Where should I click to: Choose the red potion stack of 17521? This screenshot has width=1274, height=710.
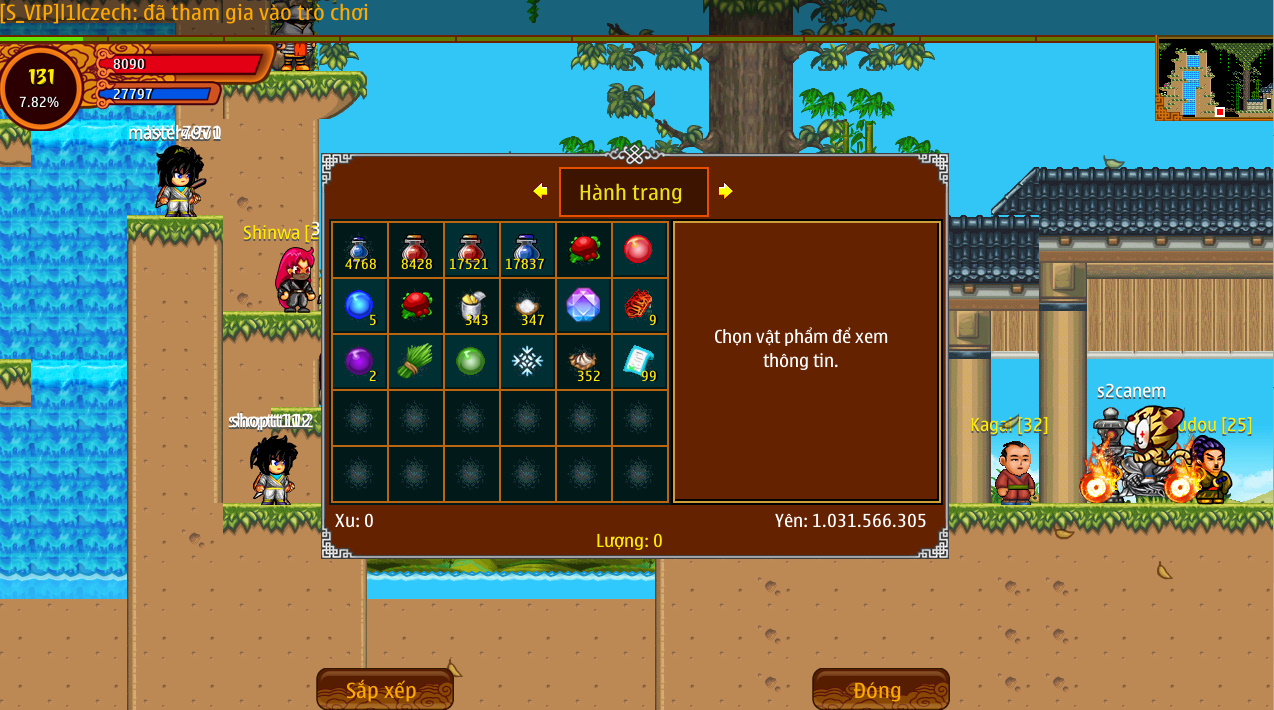point(472,250)
